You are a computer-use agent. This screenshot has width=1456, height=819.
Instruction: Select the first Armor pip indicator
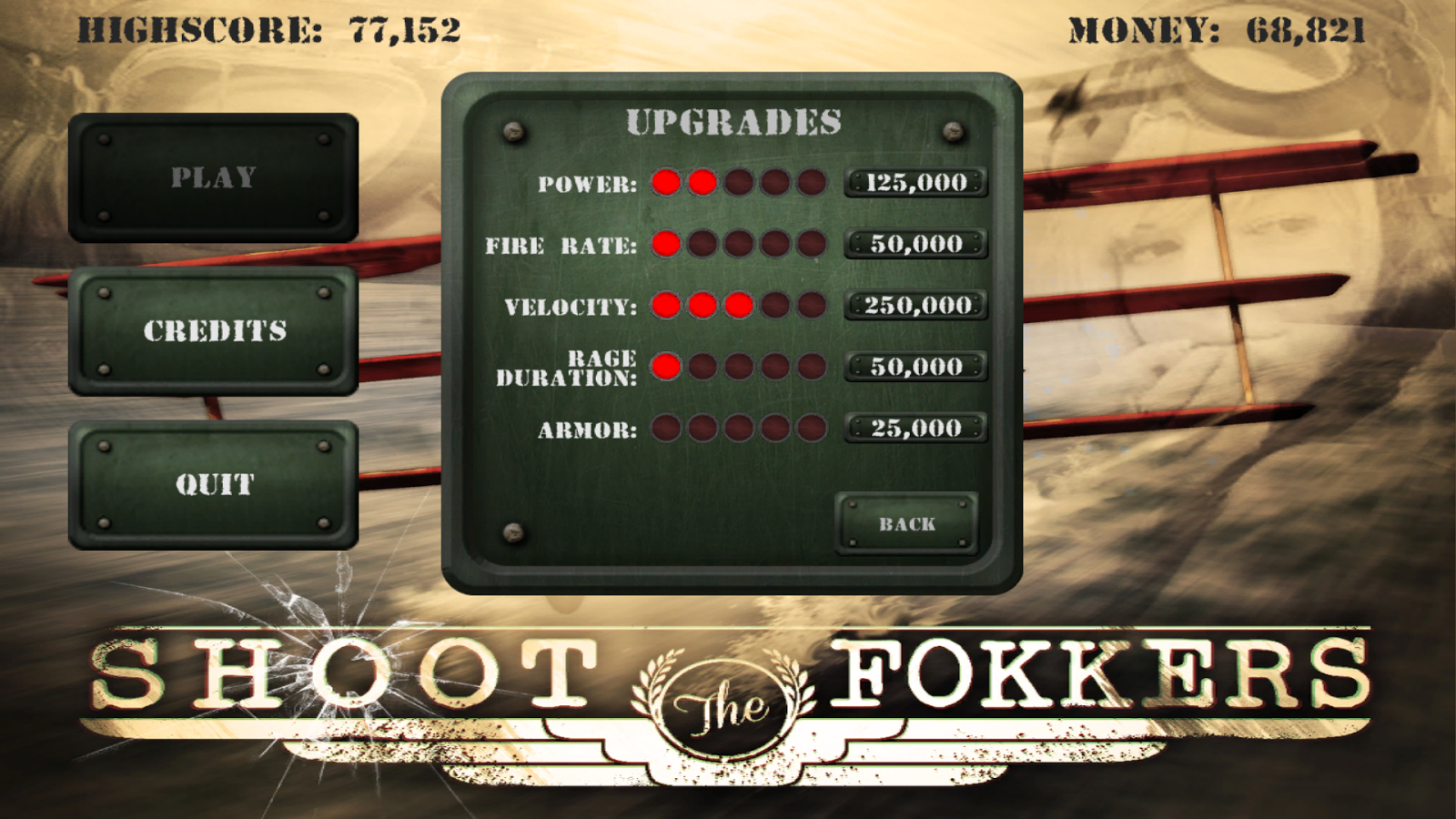[x=665, y=427]
